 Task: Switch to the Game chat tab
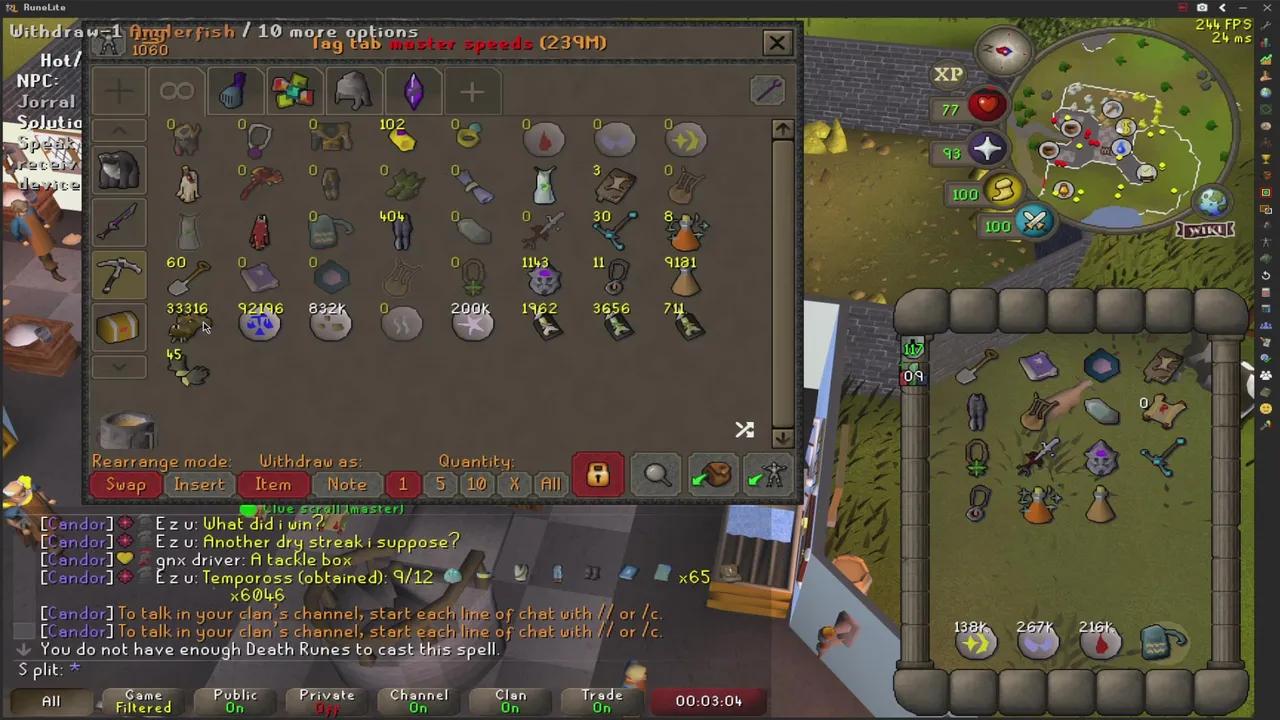click(143, 700)
